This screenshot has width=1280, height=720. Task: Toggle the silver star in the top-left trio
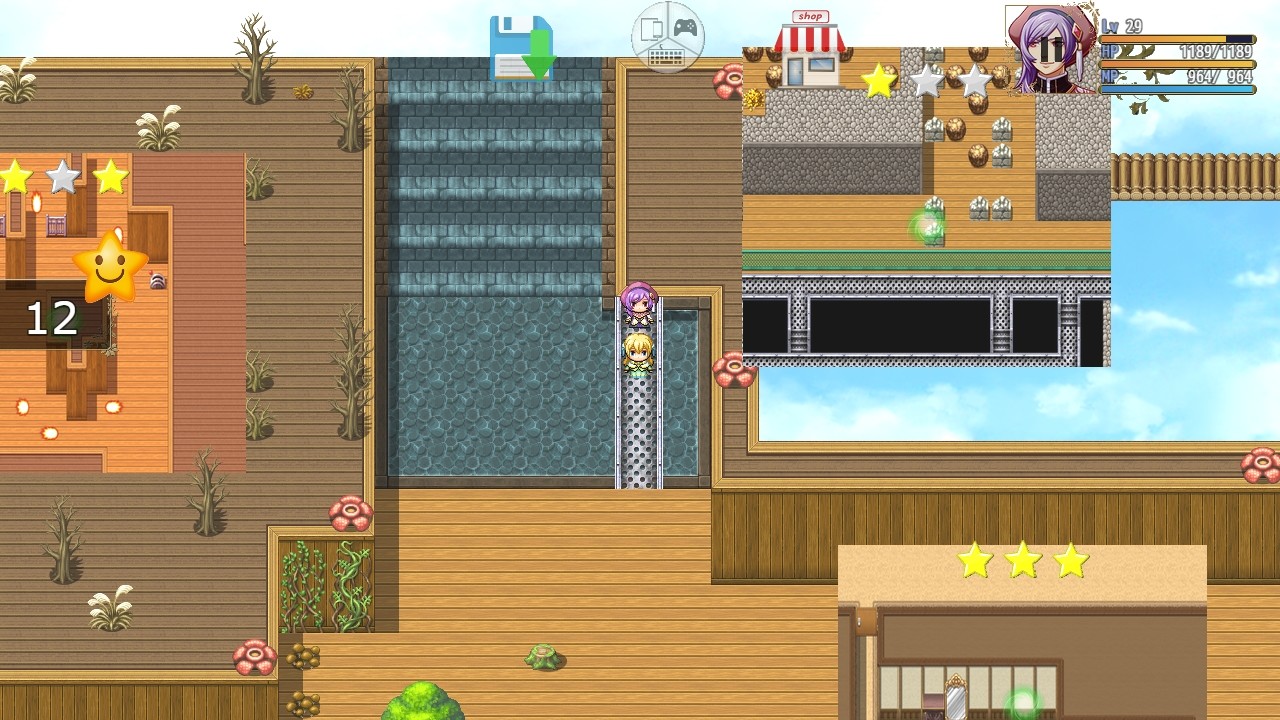coord(62,177)
